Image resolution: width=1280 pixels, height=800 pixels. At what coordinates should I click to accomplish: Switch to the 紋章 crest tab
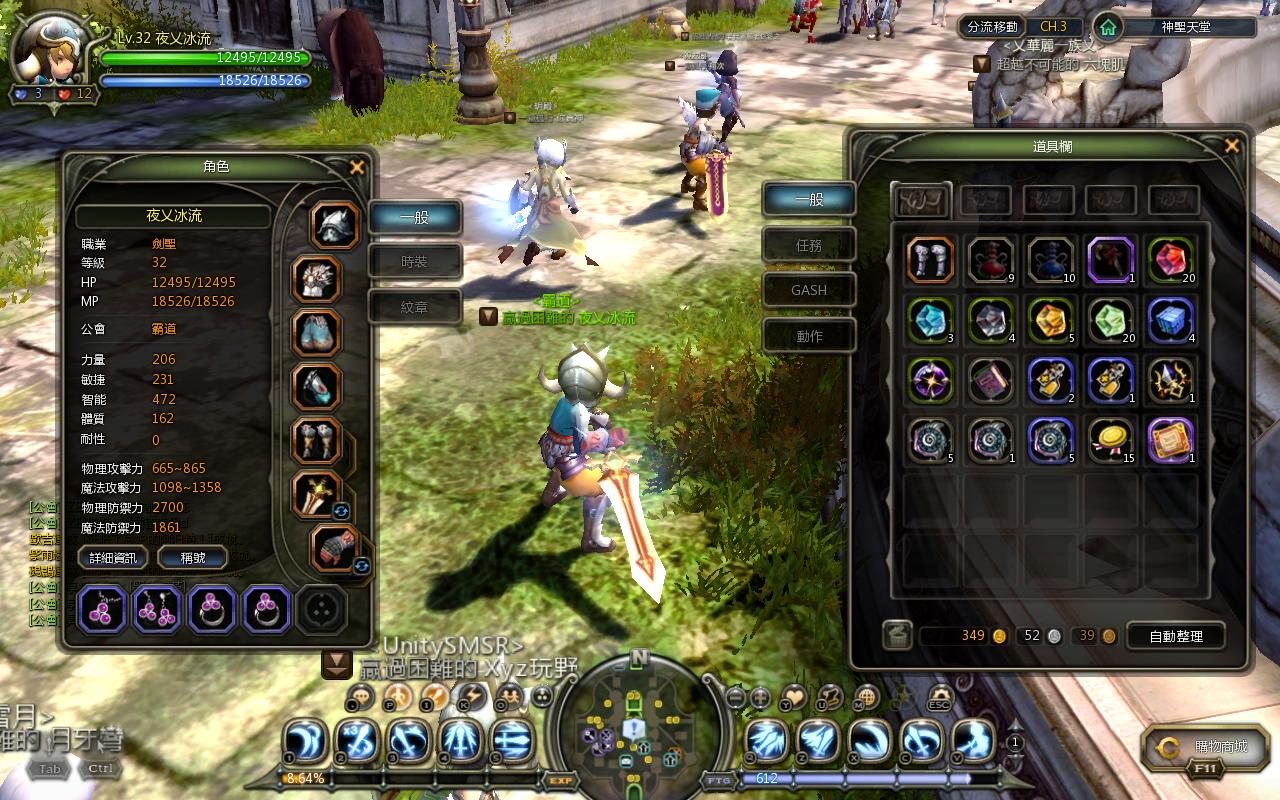click(x=415, y=308)
